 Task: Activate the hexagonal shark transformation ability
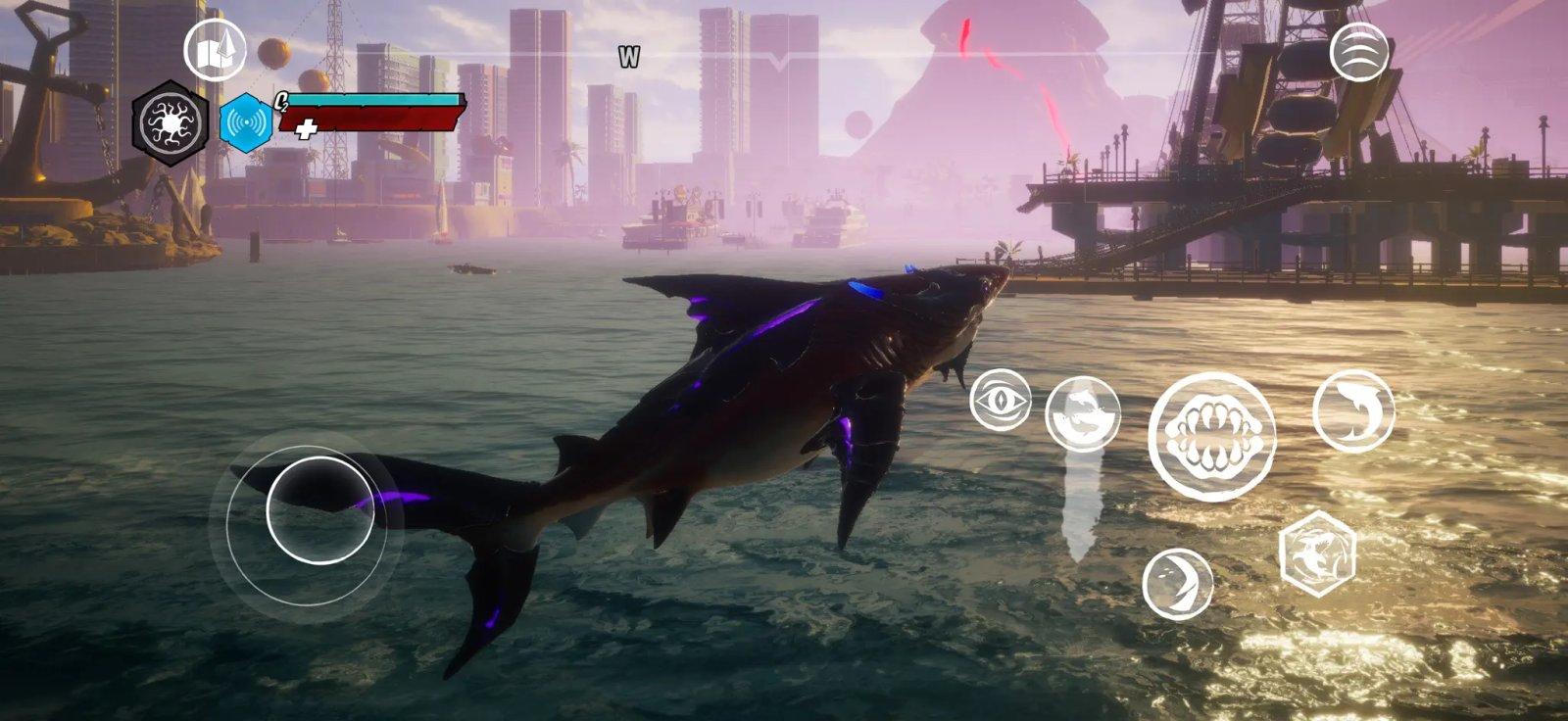1319,551
